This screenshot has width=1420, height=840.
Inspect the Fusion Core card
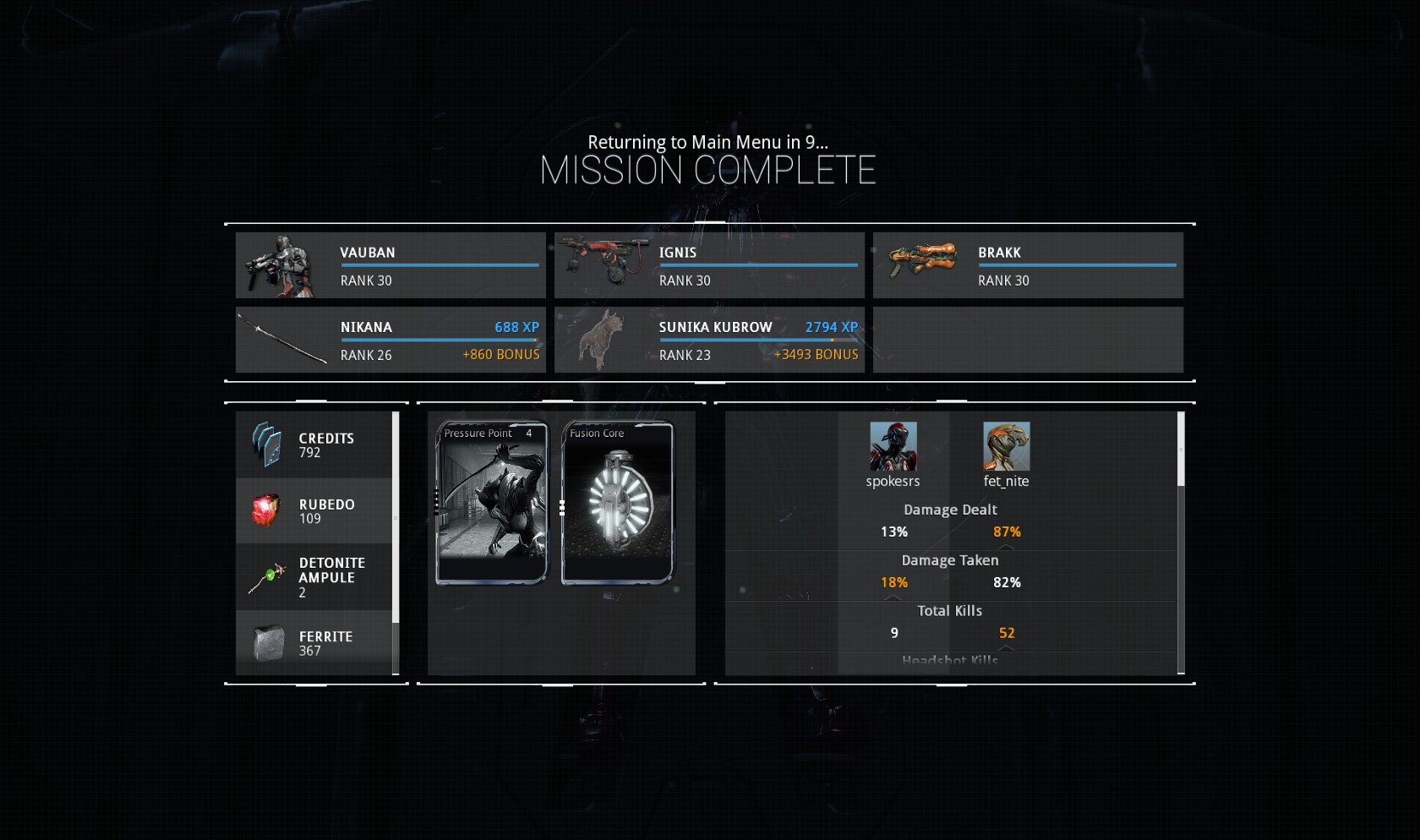click(618, 503)
